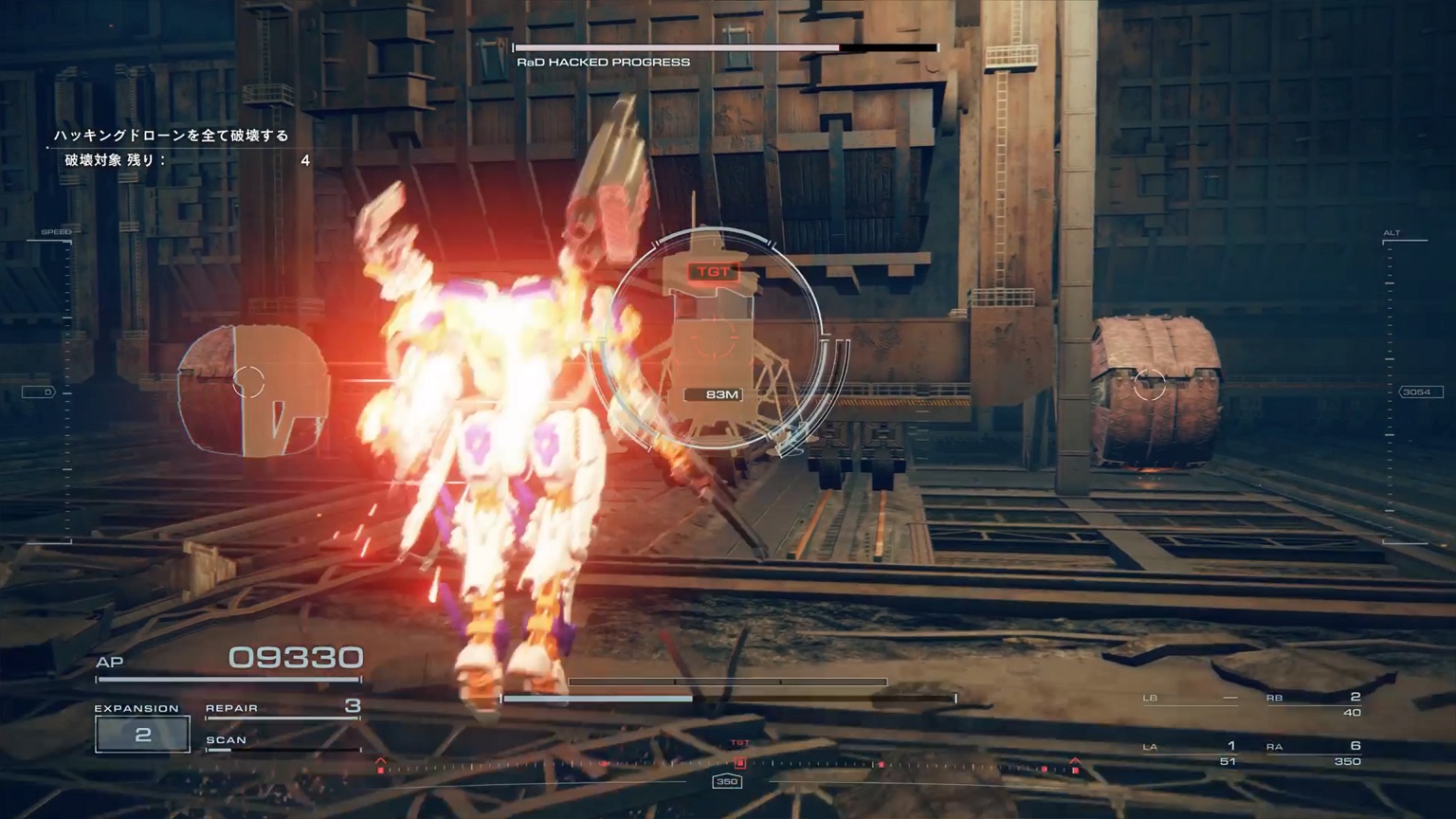The image size is (1456, 819).
Task: Choose the LA left arm weapon slot
Action: (x=1191, y=753)
